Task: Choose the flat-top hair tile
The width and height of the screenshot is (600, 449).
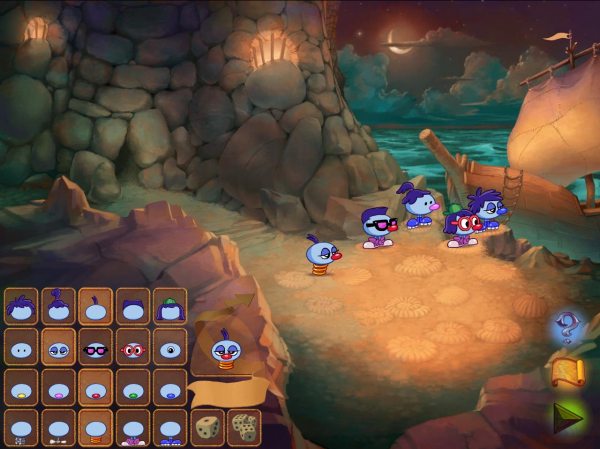Action: (x=133, y=306)
